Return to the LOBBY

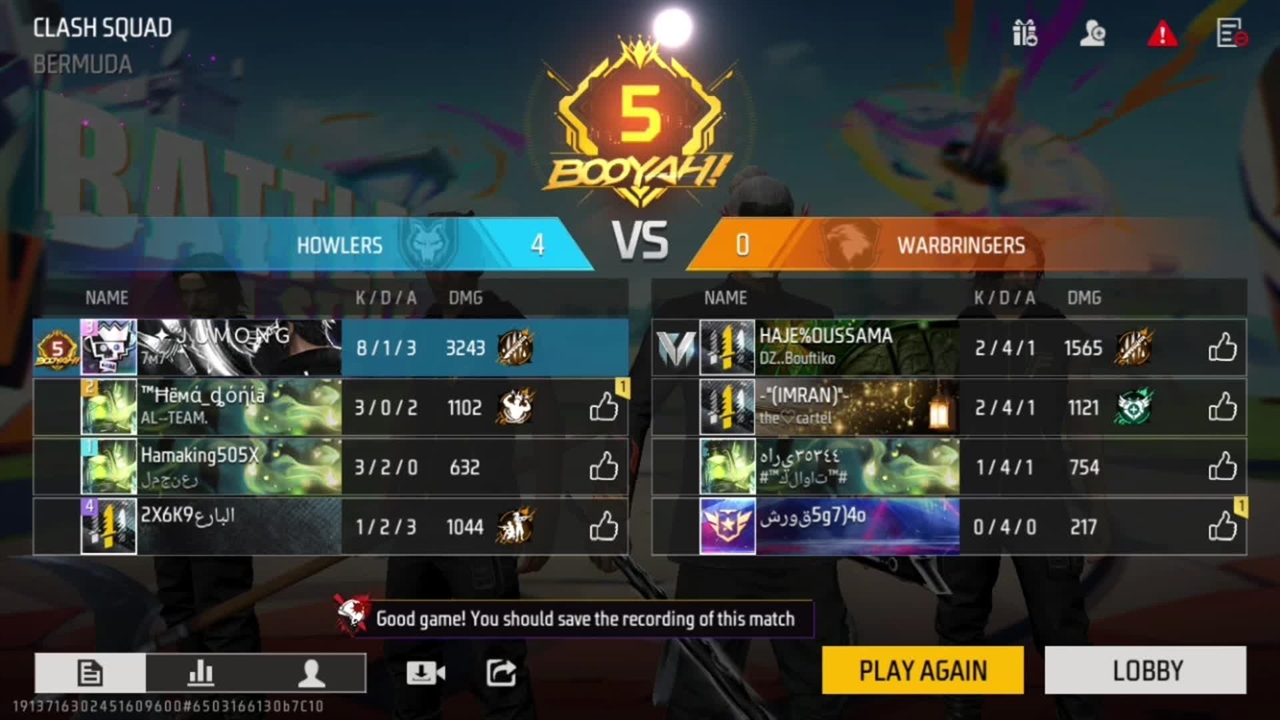click(1146, 670)
